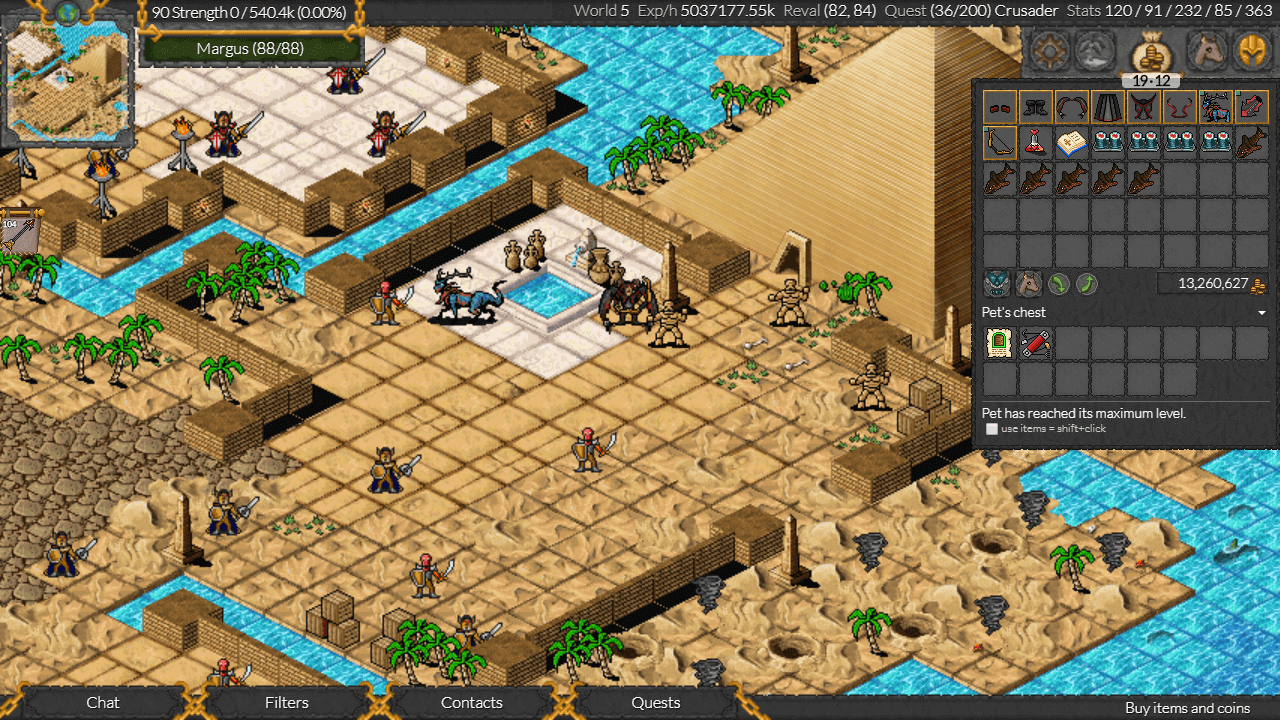Click the bow item in the inventory

(998, 142)
